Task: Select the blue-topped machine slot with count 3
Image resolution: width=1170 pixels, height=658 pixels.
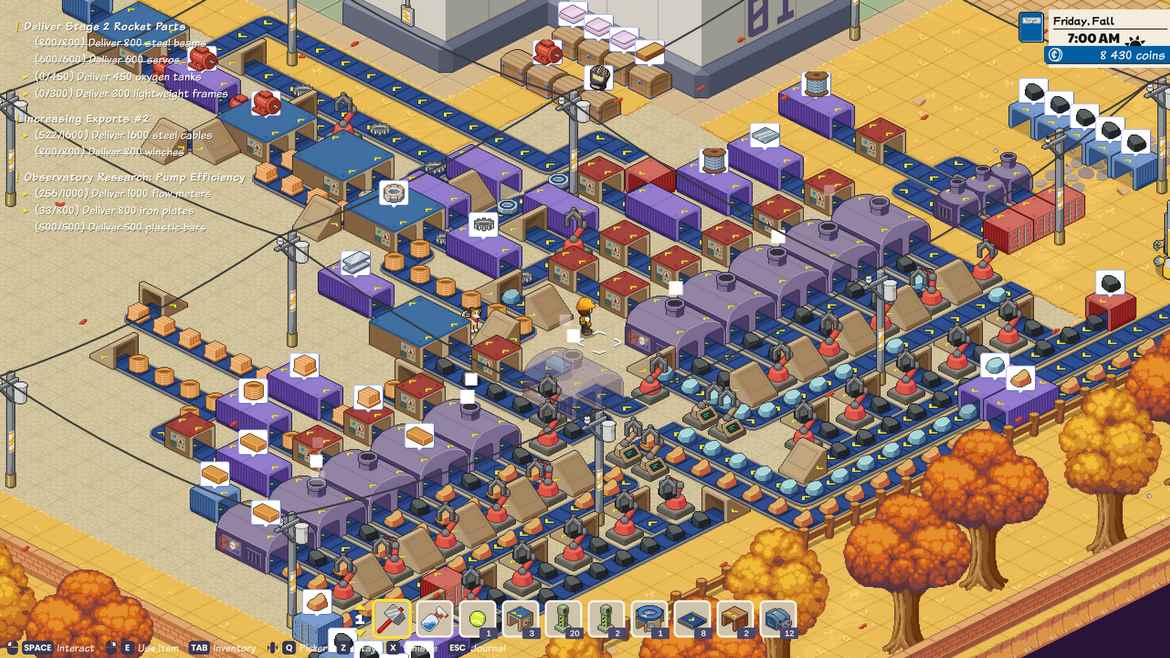Action: 520,620
